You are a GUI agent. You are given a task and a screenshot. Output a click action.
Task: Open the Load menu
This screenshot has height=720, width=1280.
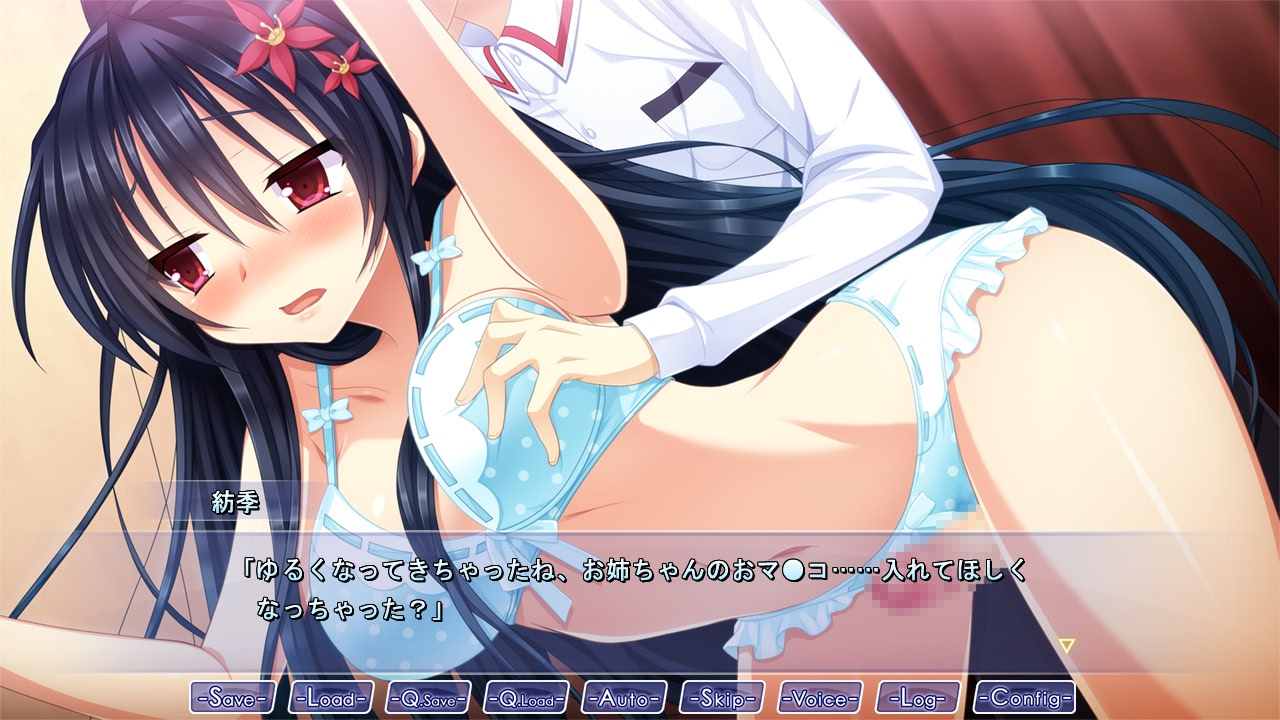tap(331, 697)
